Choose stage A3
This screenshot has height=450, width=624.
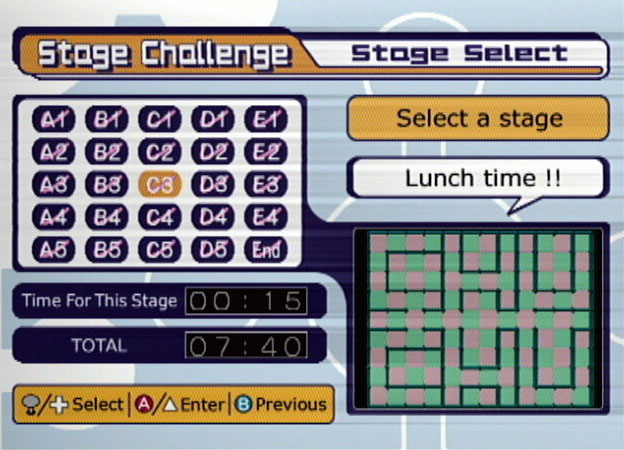click(54, 185)
